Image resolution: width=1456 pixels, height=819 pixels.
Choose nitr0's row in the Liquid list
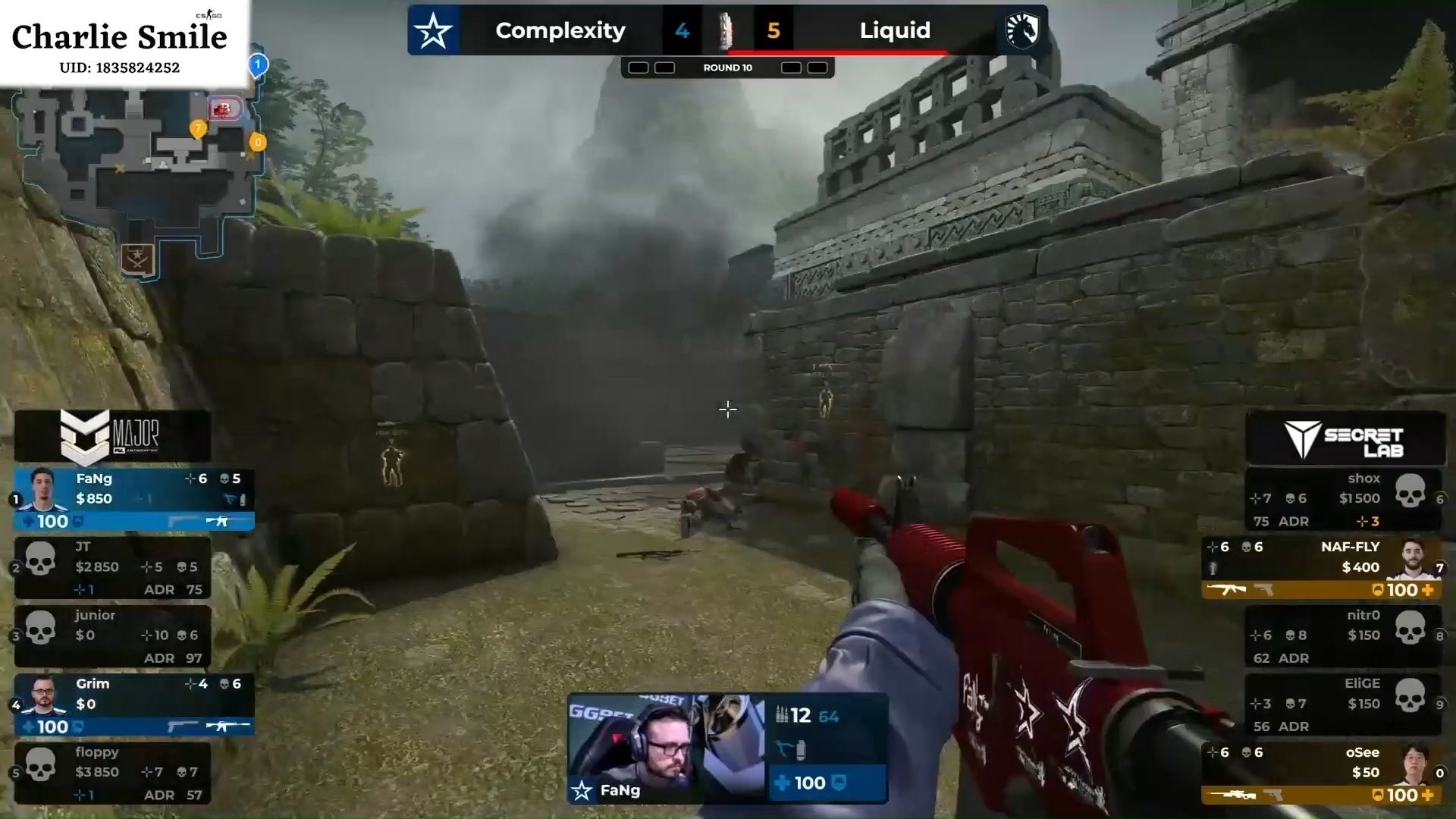click(1344, 635)
